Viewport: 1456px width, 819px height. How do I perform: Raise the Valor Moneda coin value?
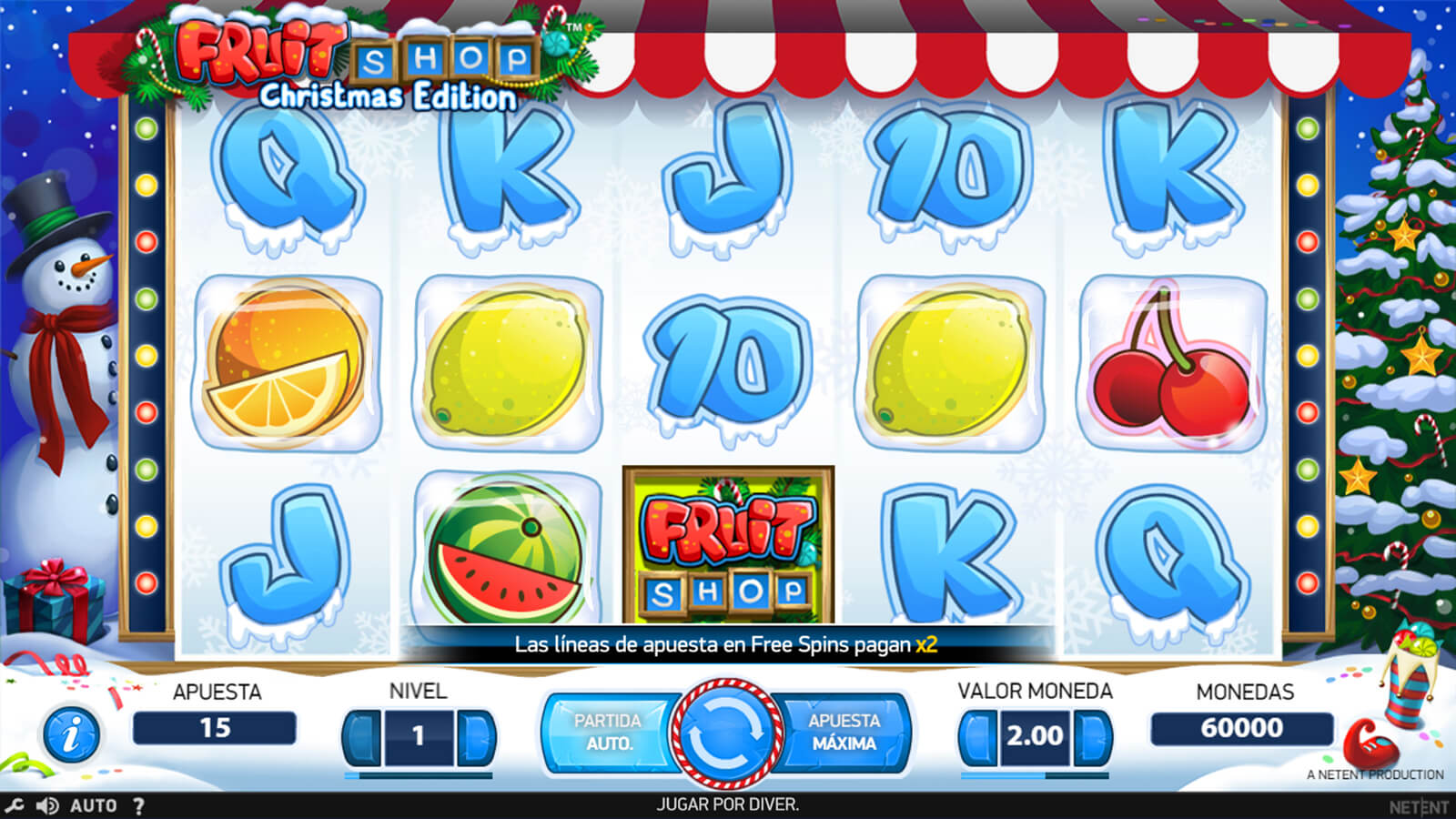point(1091,736)
